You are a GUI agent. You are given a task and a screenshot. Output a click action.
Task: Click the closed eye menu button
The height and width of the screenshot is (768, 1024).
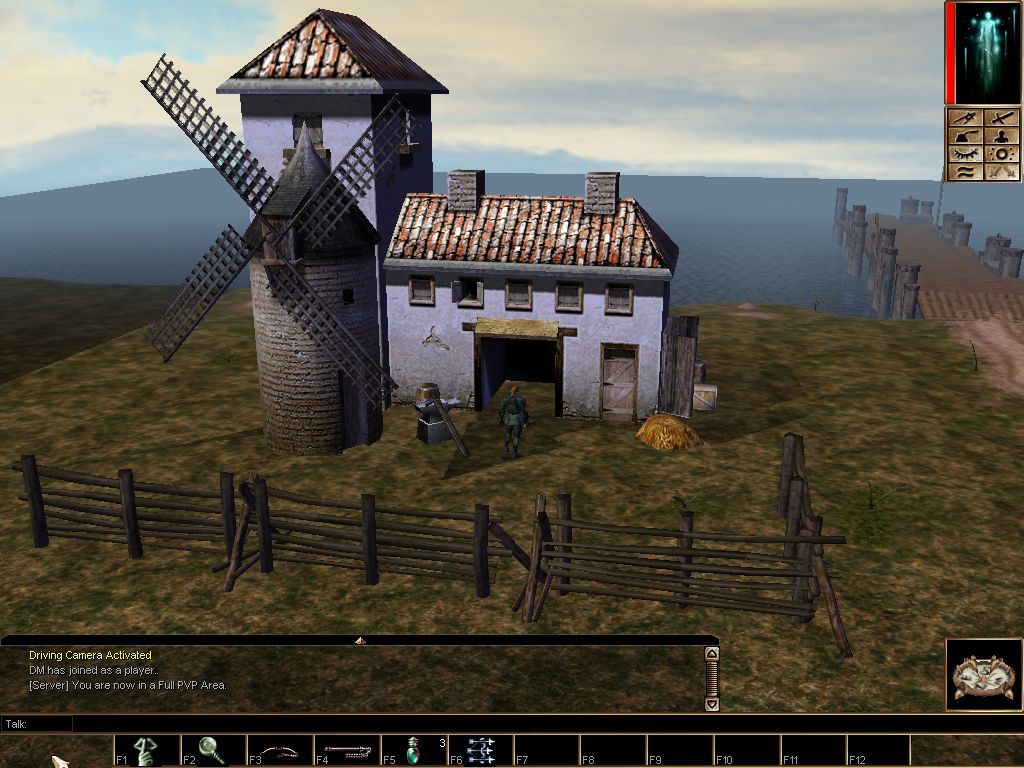pyautogui.click(x=965, y=154)
